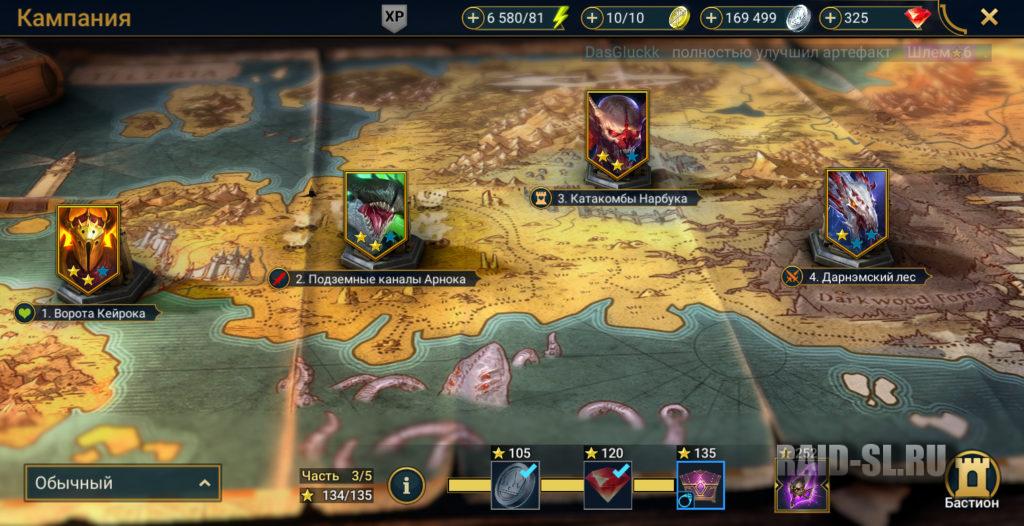Image resolution: width=1024 pixels, height=526 pixels.
Task: Close the Campaign screen with the X
Action: point(988,17)
